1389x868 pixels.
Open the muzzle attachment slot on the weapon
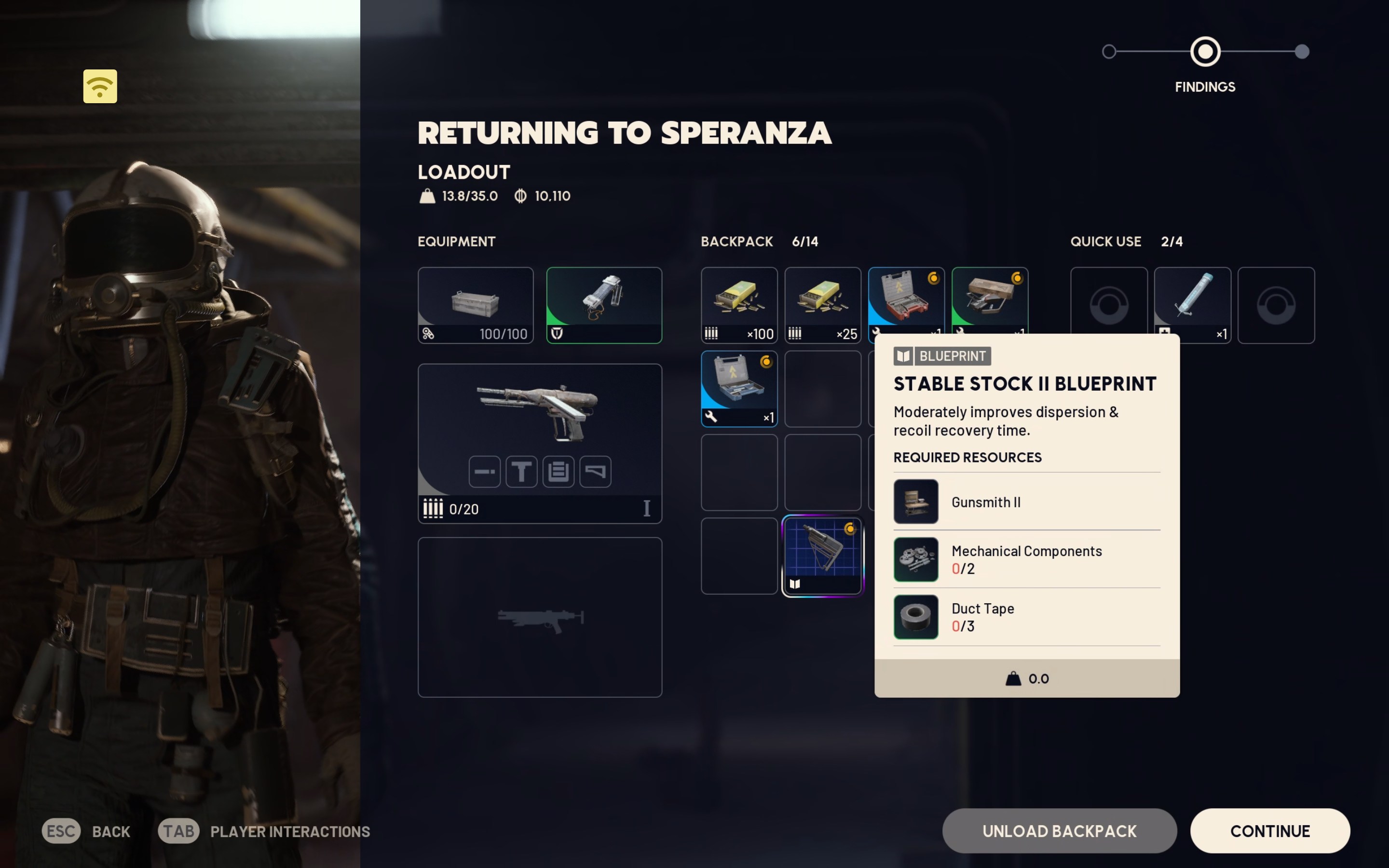point(484,471)
